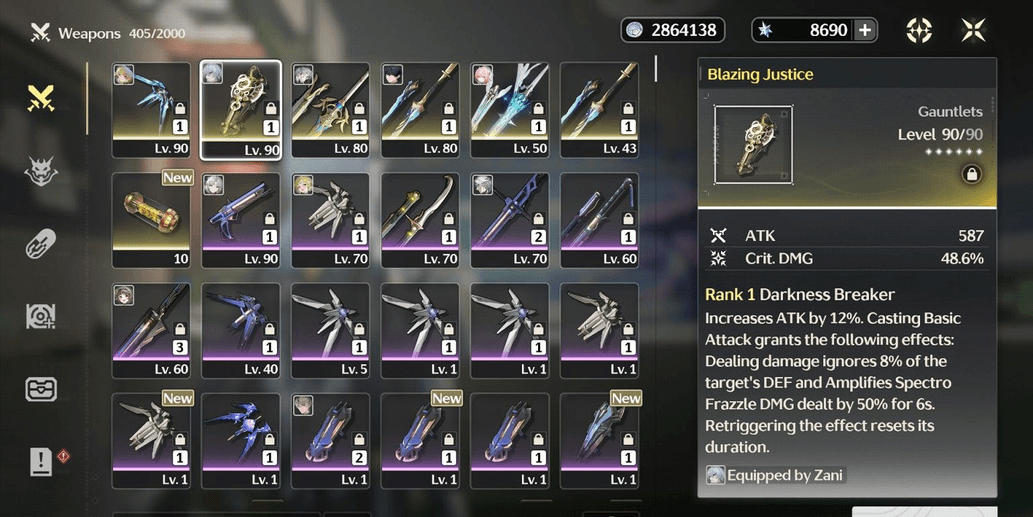The height and width of the screenshot is (517, 1033).
Task: Select the Lv. 5 weapon slot
Action: click(x=330, y=330)
